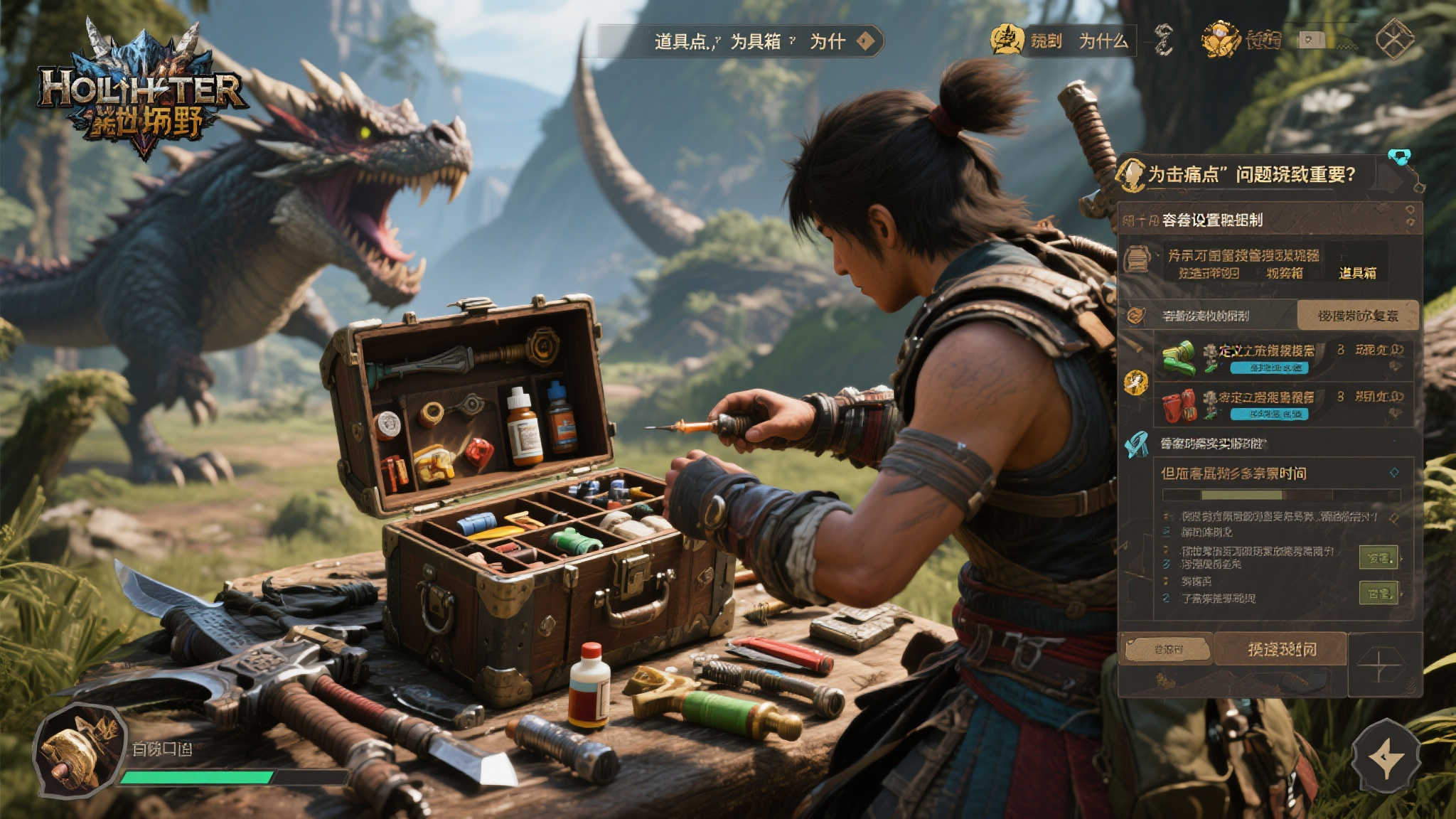
Task: Select the 物资箱 tab in the panel
Action: pos(1284,273)
